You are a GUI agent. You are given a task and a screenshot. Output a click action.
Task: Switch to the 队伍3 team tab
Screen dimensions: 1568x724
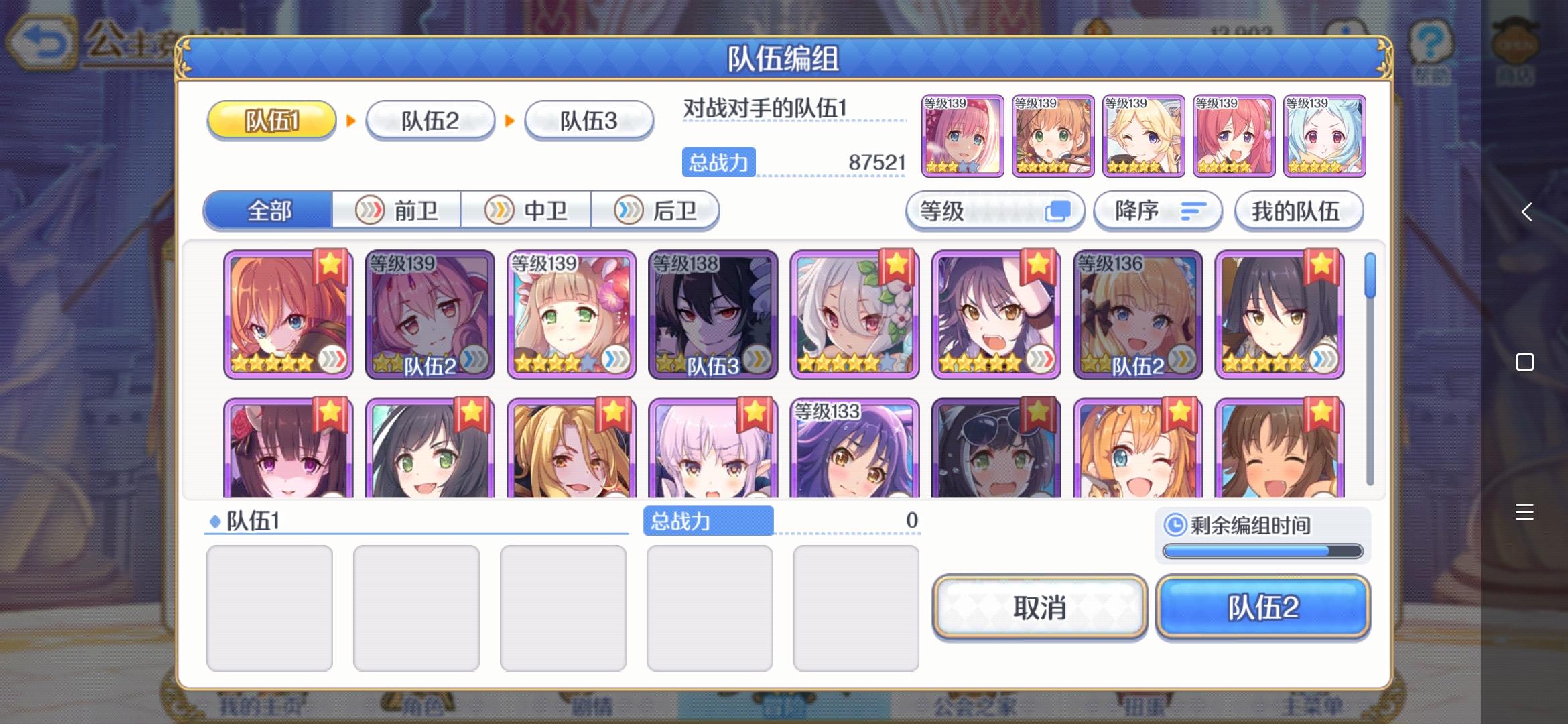tap(588, 119)
